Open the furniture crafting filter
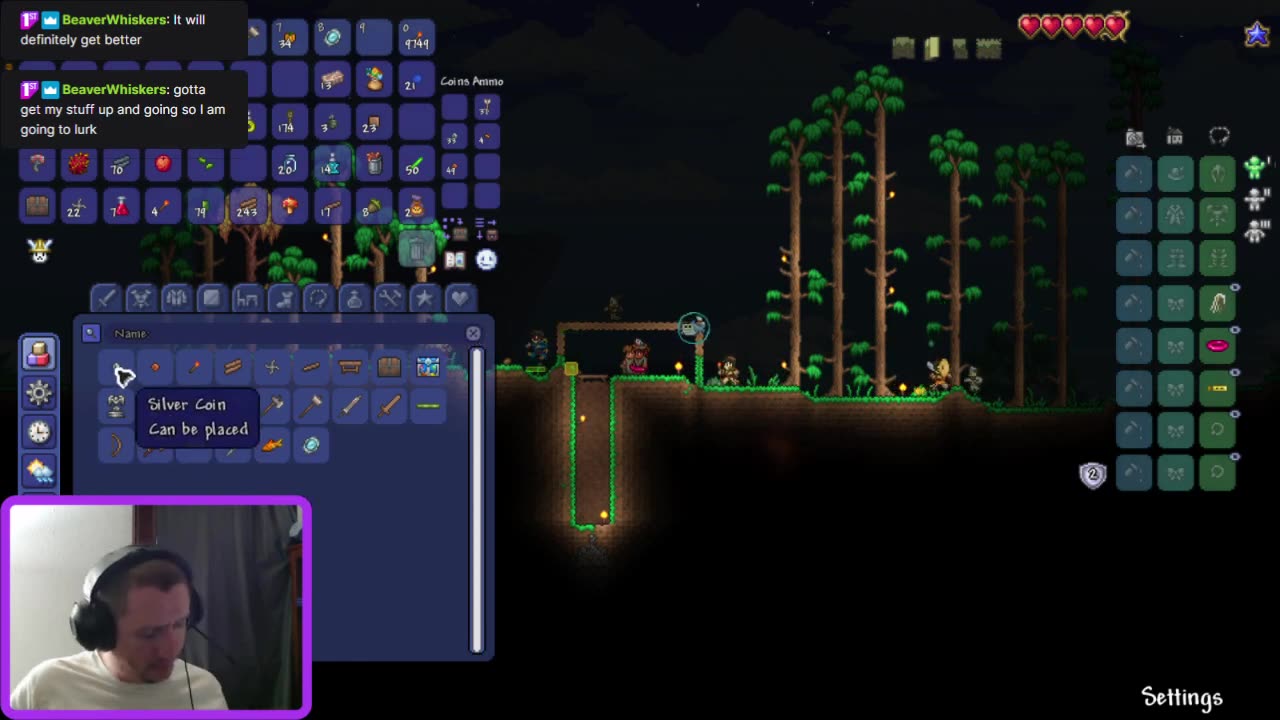1280x720 pixels. (x=247, y=298)
